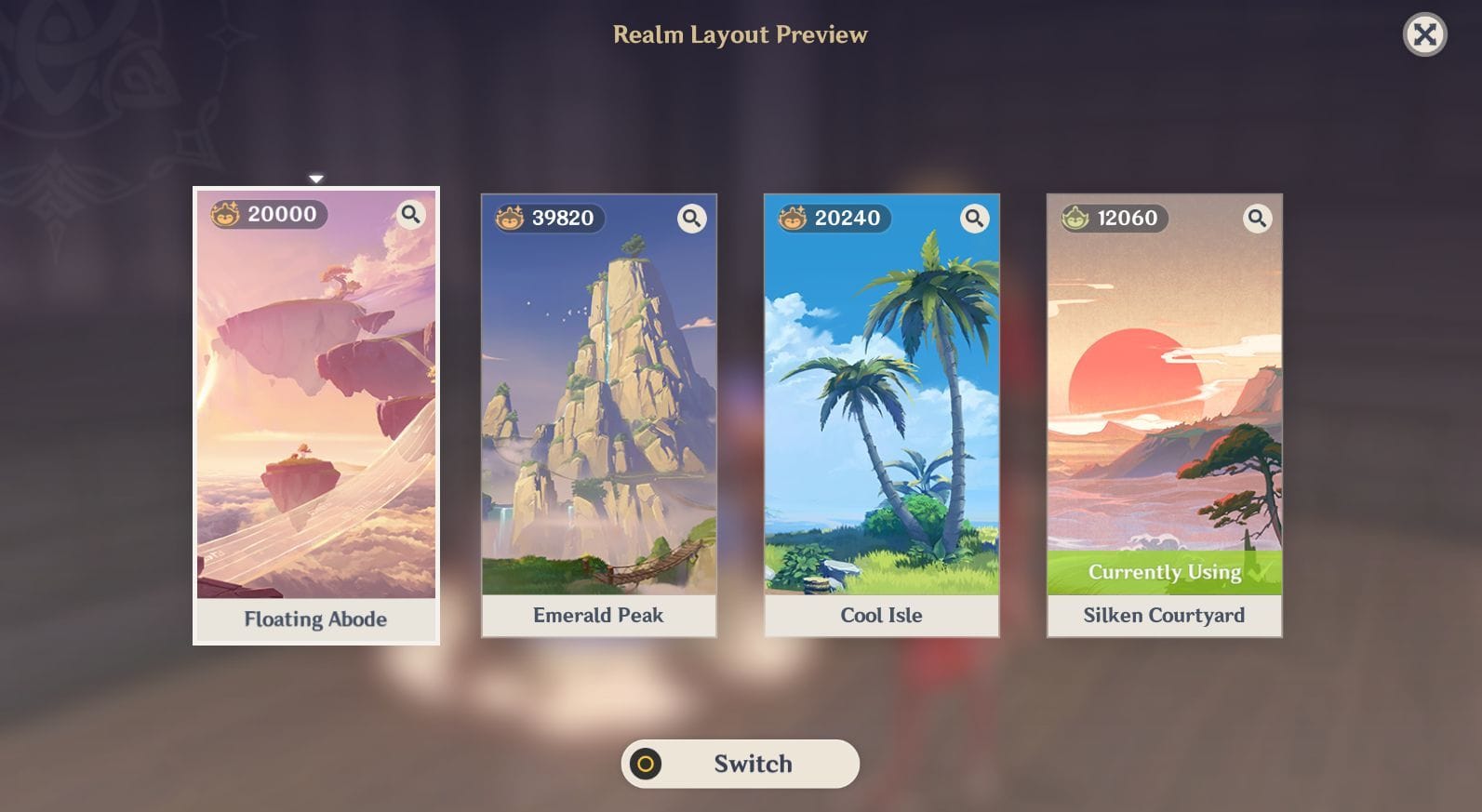Close the Realm Layout Preview window

(1422, 35)
